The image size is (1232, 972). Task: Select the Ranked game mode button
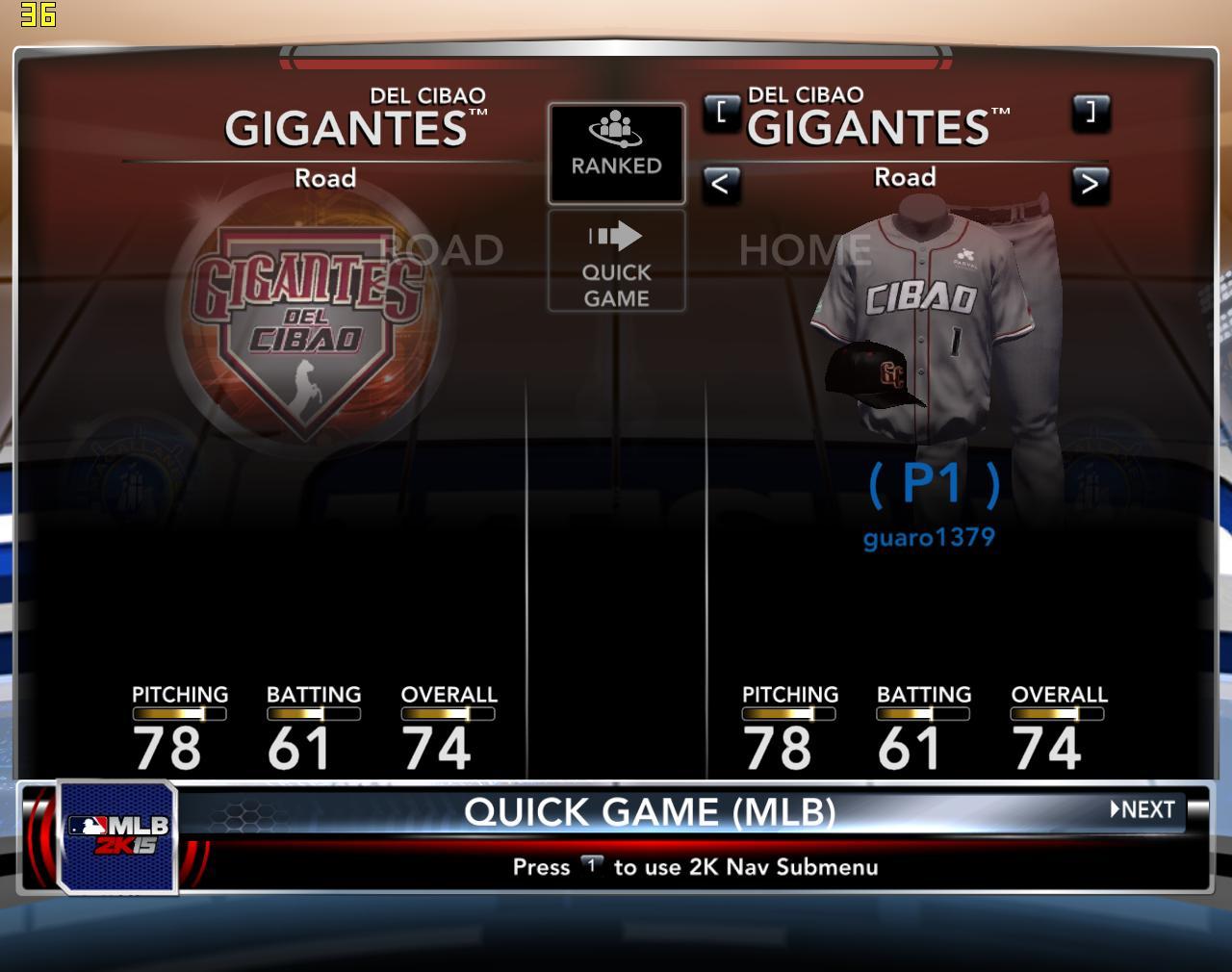pos(616,153)
